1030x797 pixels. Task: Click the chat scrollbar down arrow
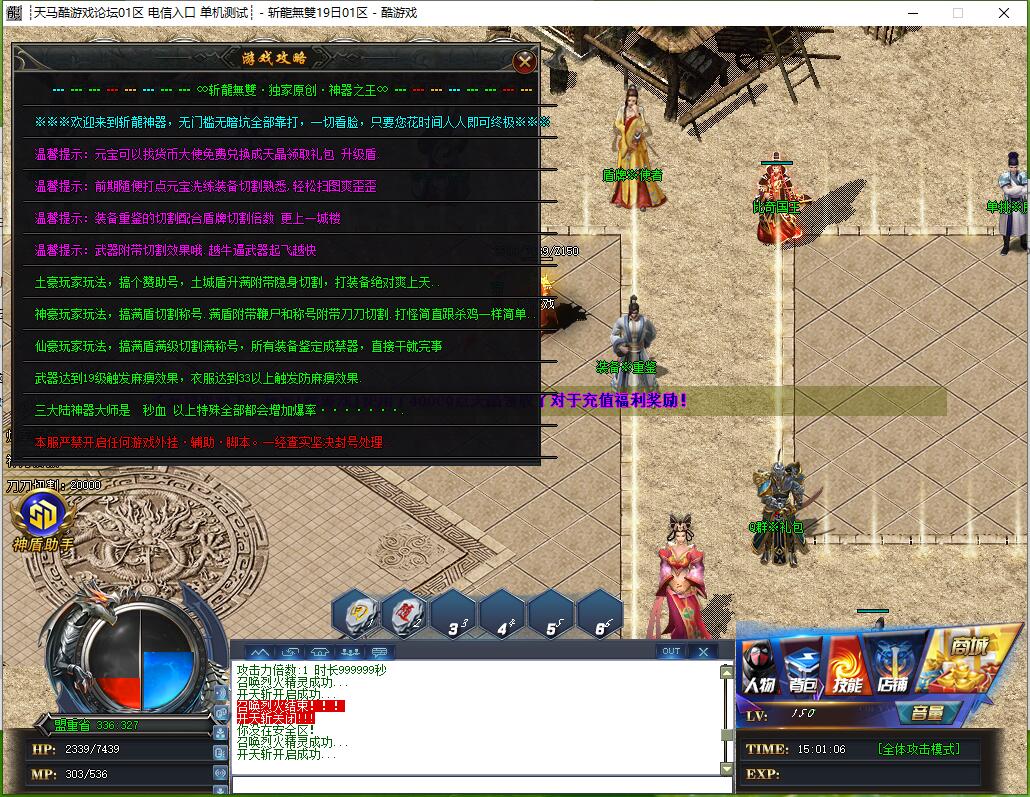[x=727, y=769]
